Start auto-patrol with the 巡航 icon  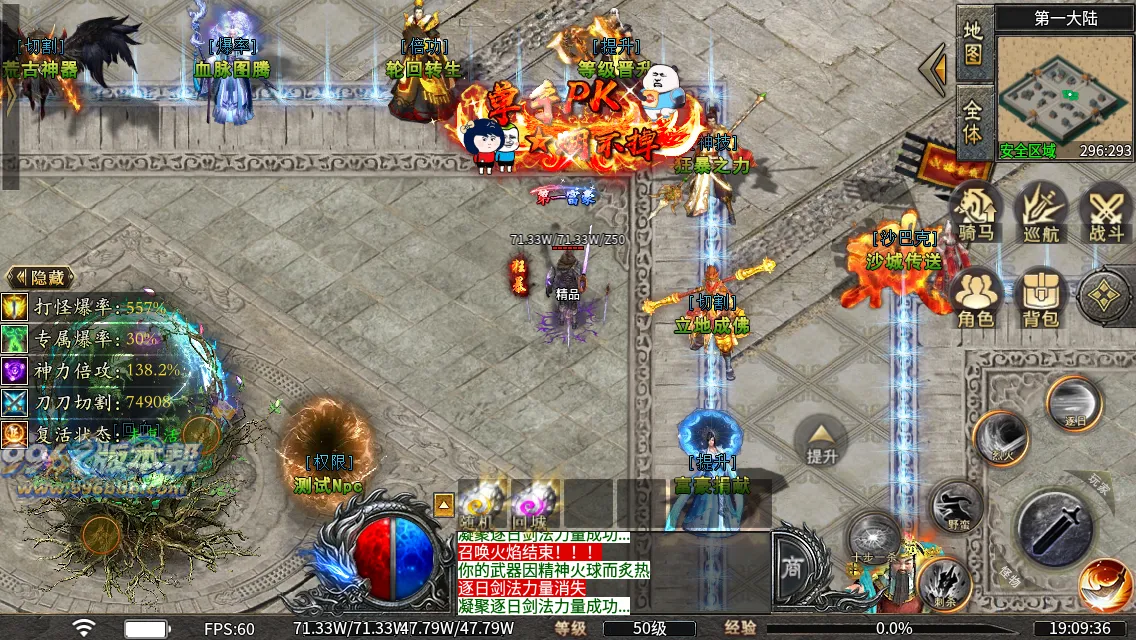point(1041,212)
